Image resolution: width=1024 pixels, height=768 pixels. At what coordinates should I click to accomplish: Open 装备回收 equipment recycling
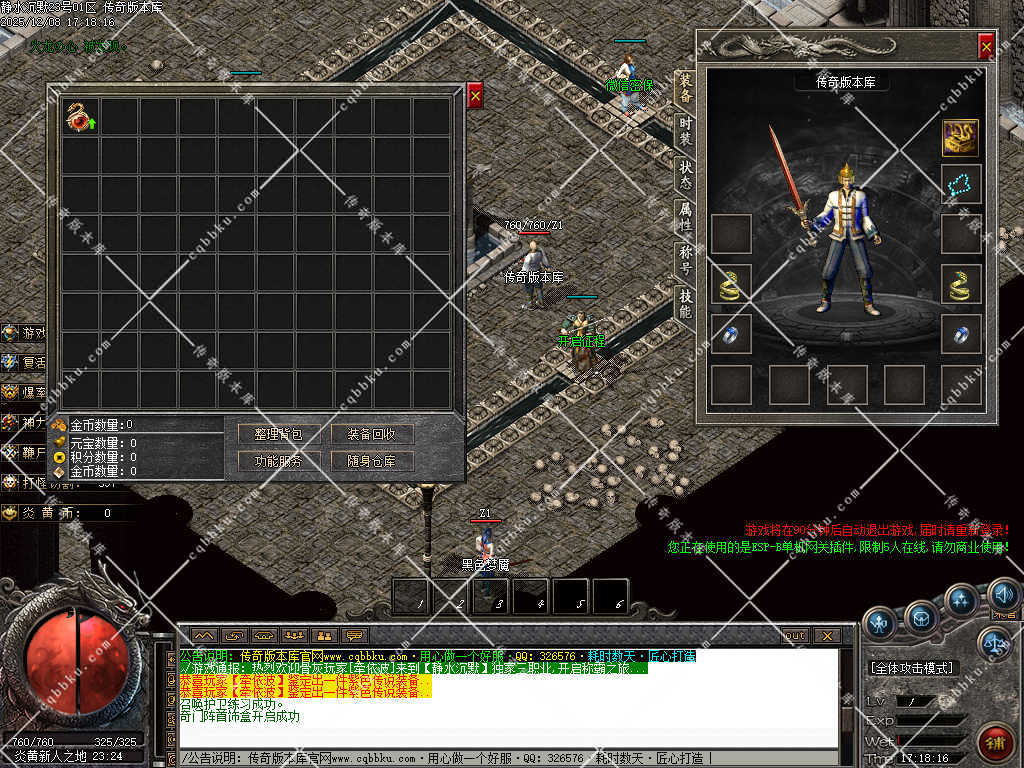372,435
